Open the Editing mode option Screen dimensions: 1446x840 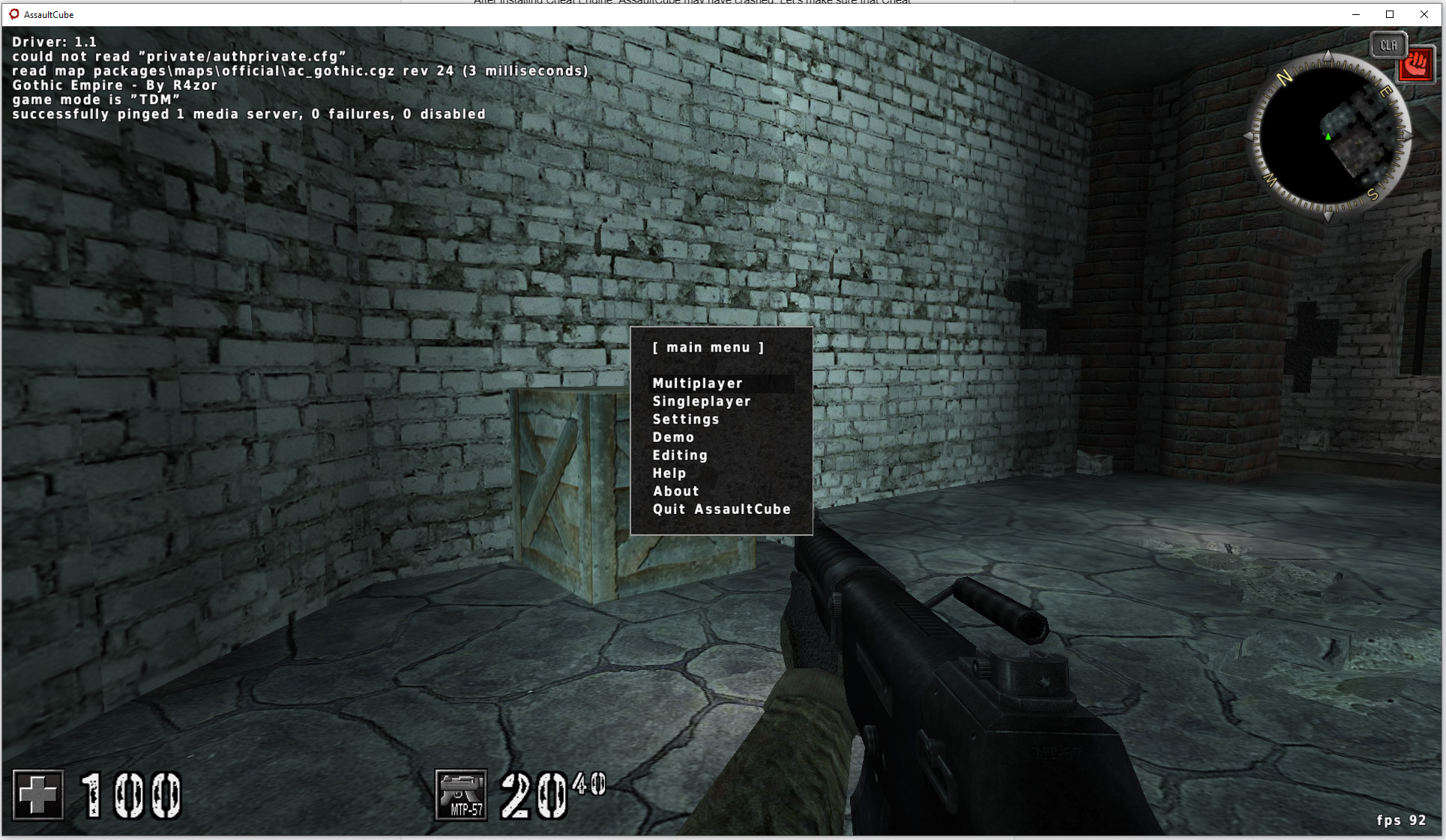point(679,455)
